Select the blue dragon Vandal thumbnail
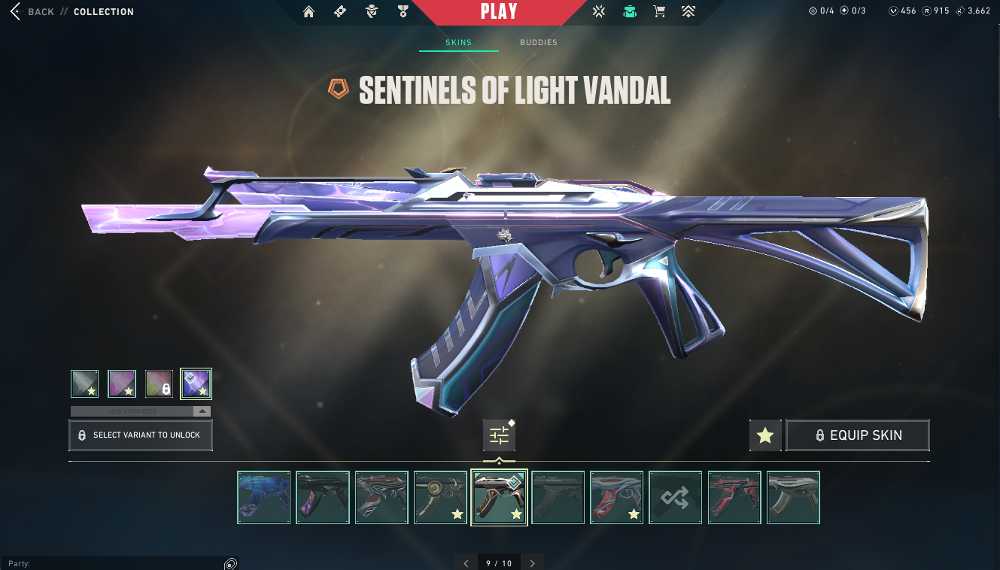Screen dimensions: 1000x570 pyautogui.click(x=264, y=497)
